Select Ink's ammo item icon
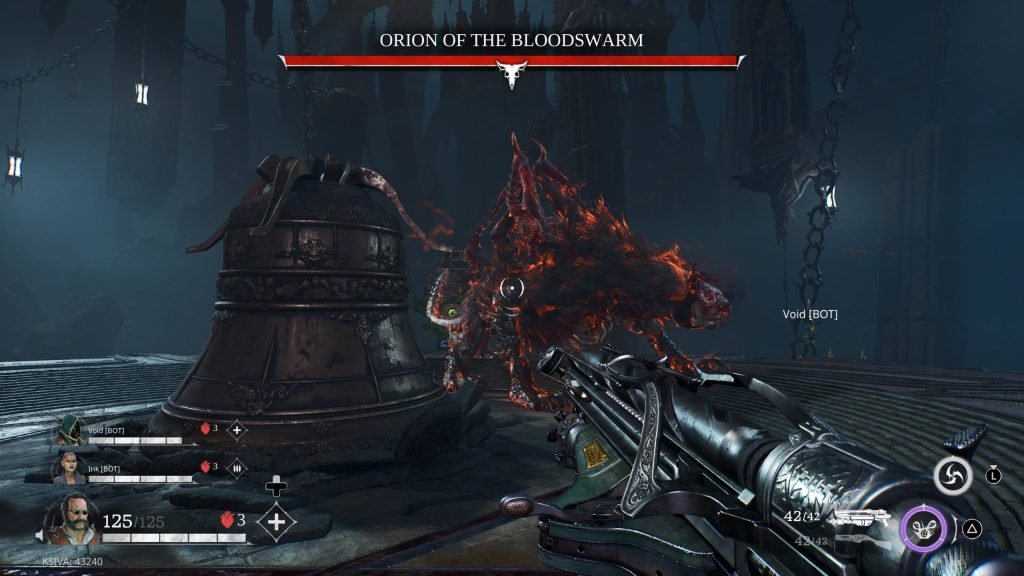1024x576 pixels. click(x=237, y=466)
